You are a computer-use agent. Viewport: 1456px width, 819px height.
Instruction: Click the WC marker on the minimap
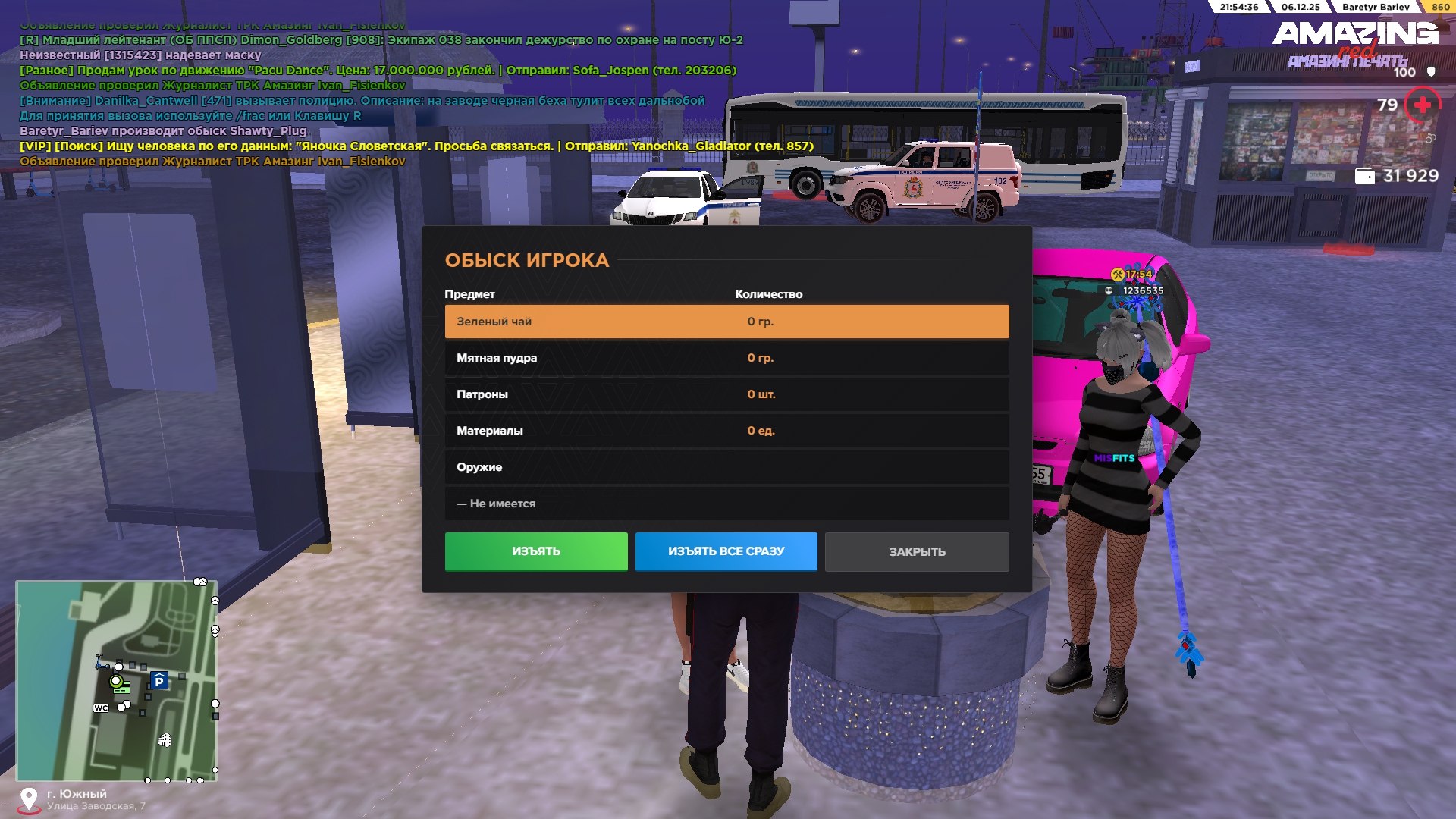[x=101, y=708]
